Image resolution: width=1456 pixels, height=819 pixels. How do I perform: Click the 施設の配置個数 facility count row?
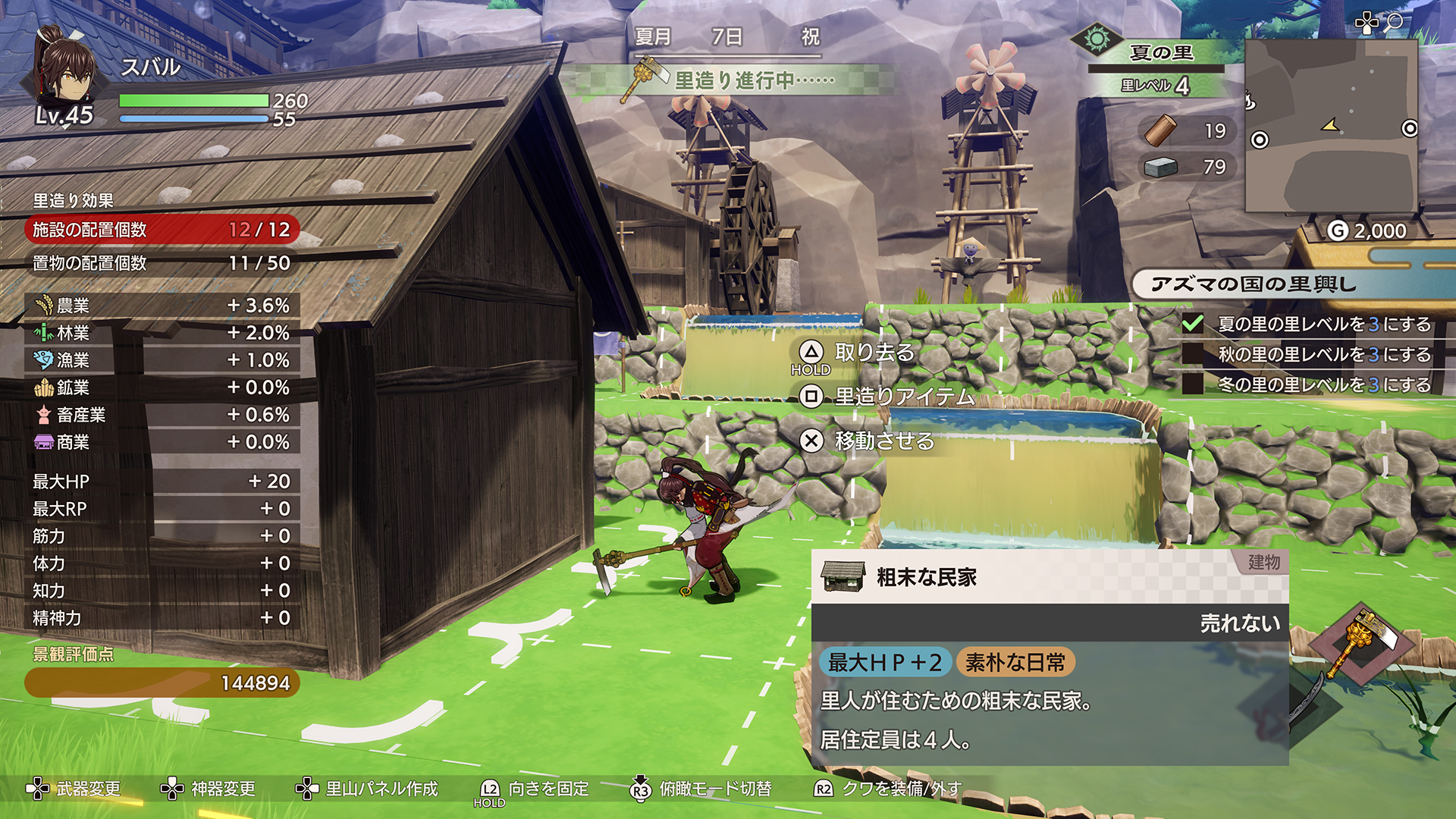coord(162,230)
